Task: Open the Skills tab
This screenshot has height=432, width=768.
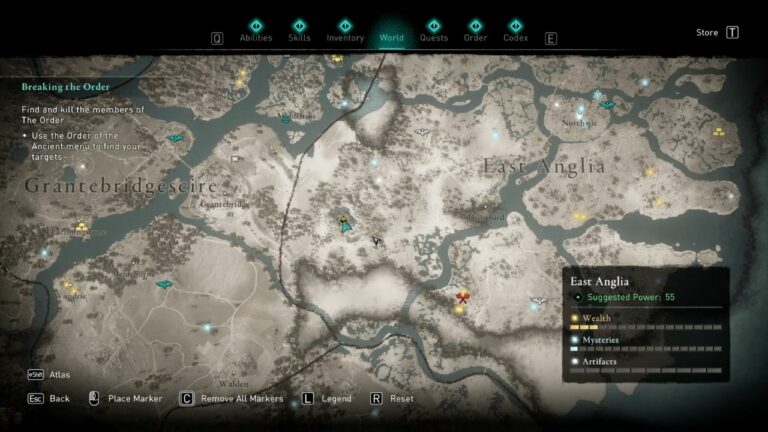Action: click(x=298, y=32)
